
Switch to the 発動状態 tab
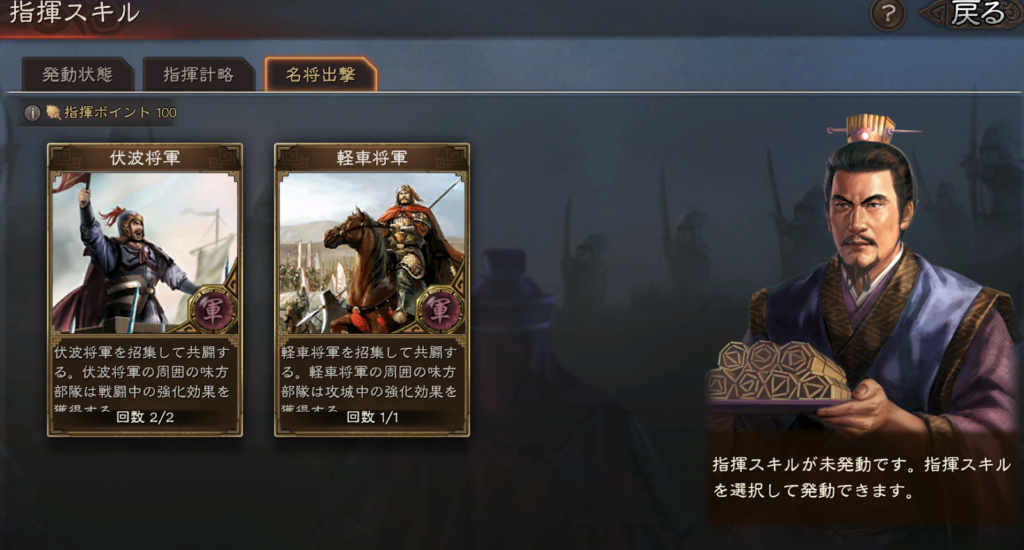(77, 74)
